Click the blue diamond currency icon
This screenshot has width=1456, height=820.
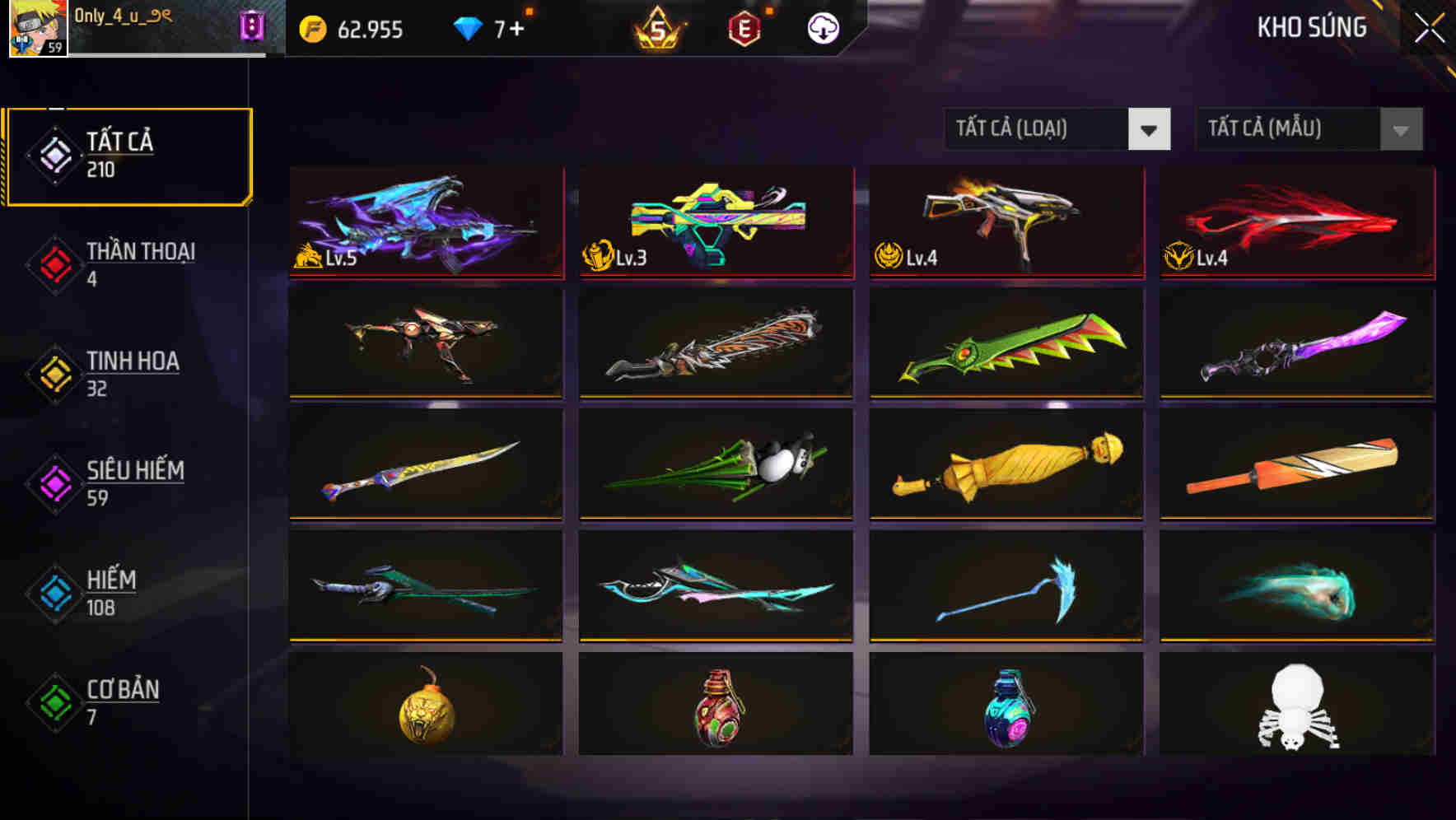coord(468,28)
